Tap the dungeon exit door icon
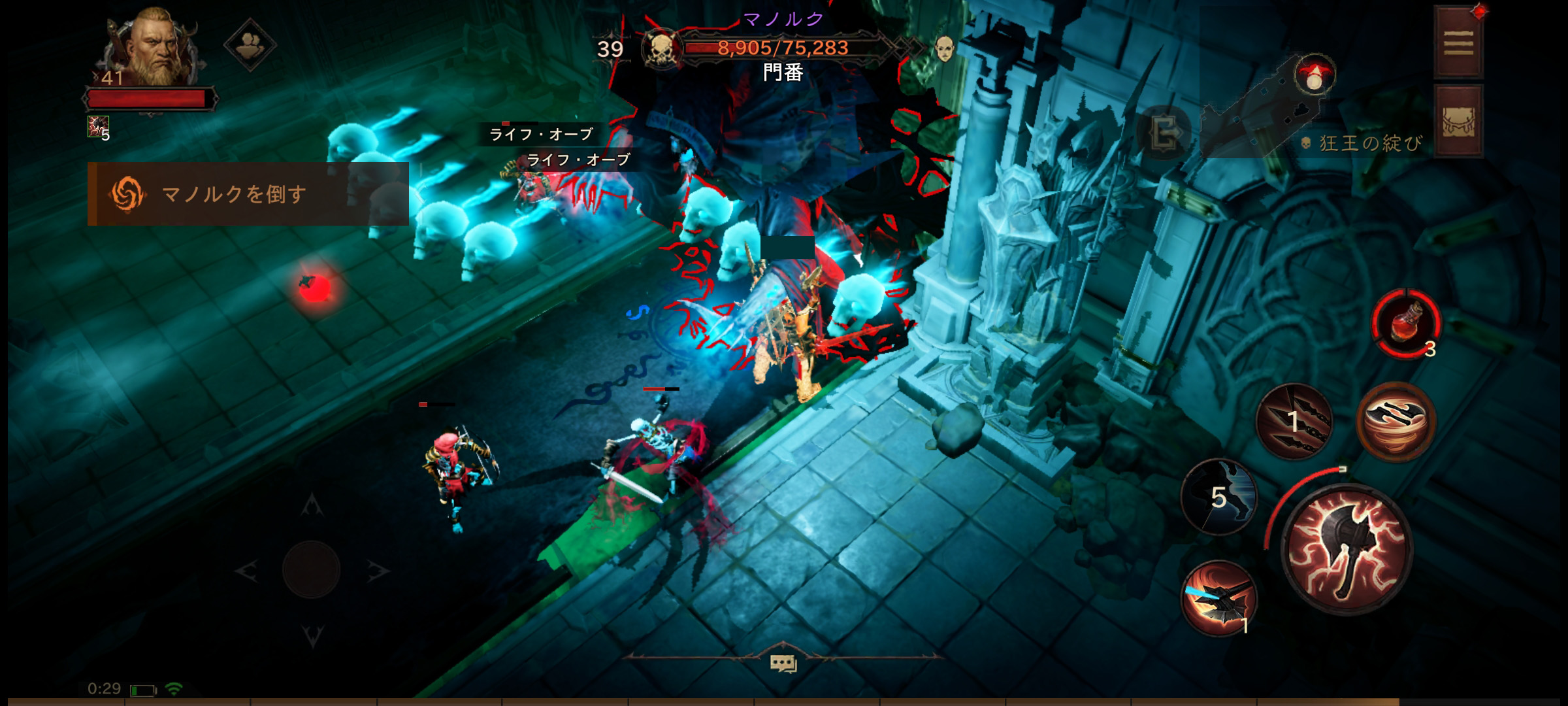This screenshot has width=1568, height=706. tap(1164, 134)
